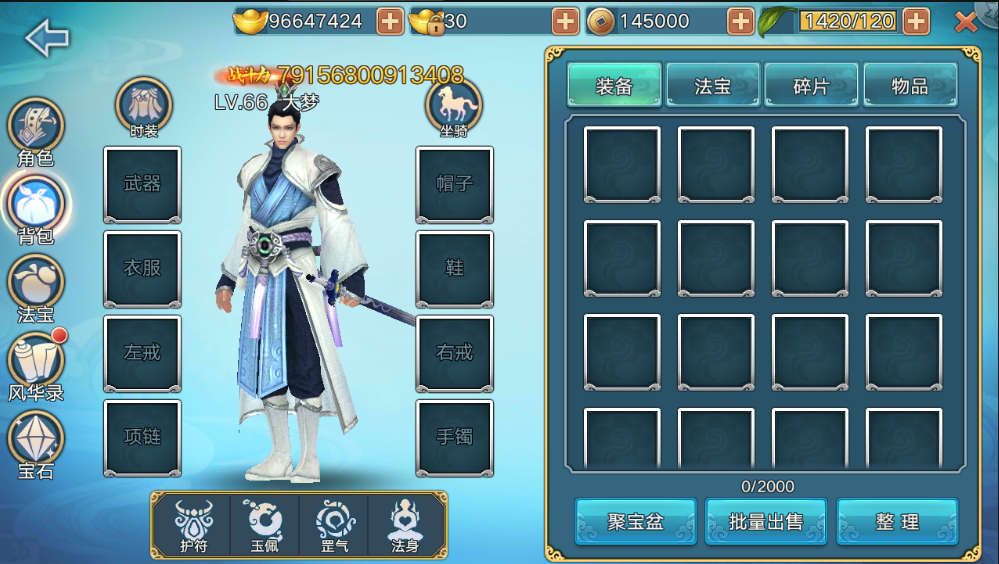The image size is (999, 564).
Task: Open the 时装 costume icon
Action: 144,105
